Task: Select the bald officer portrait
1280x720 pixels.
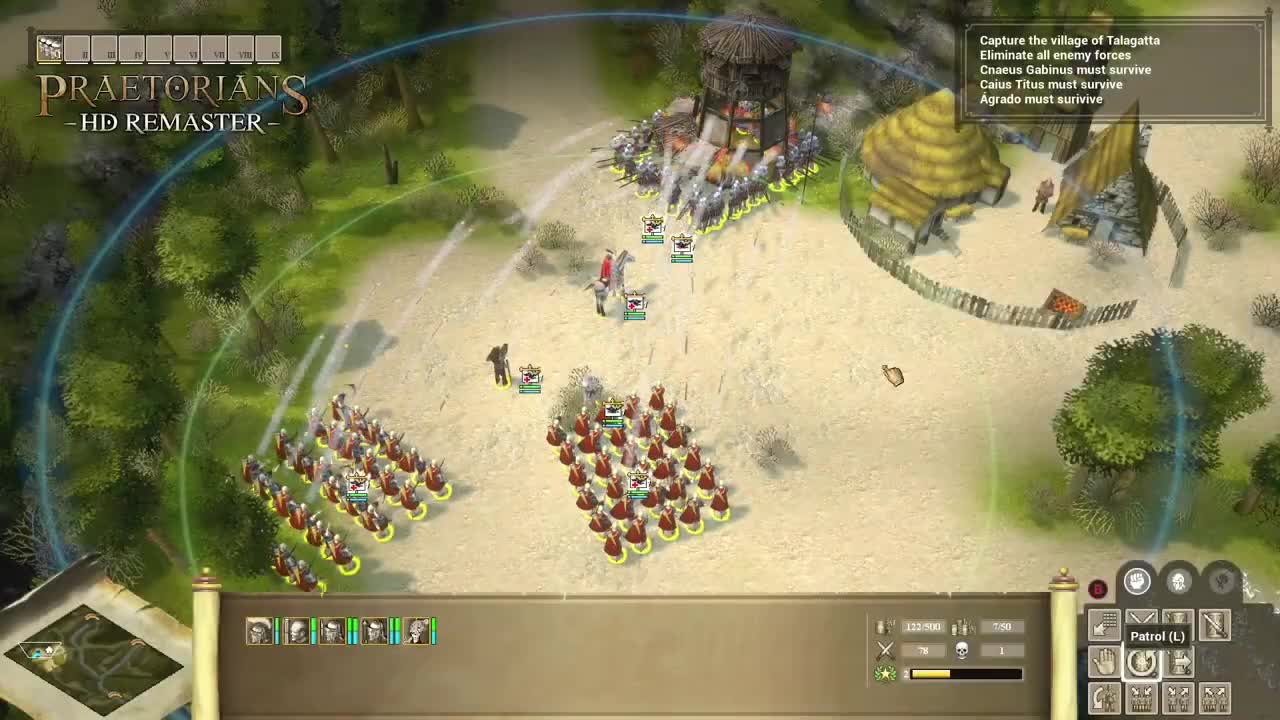Action: coord(297,631)
